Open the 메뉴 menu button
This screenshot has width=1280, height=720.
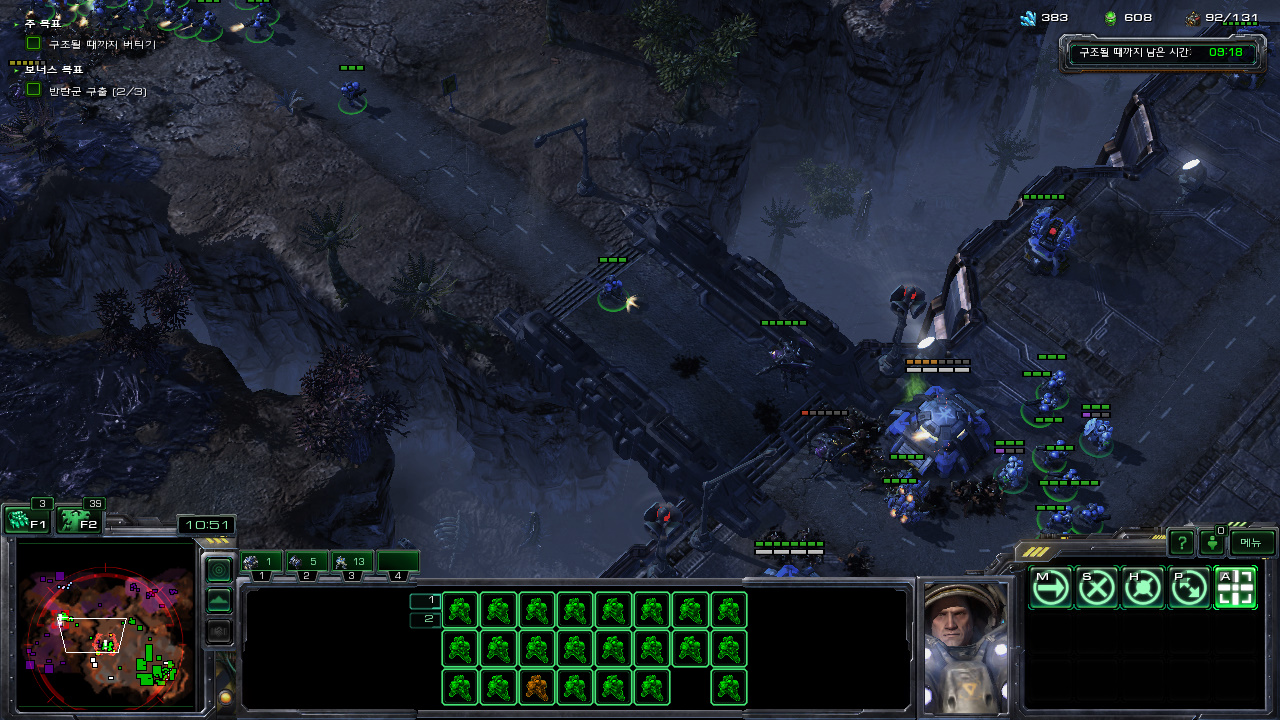(1252, 542)
